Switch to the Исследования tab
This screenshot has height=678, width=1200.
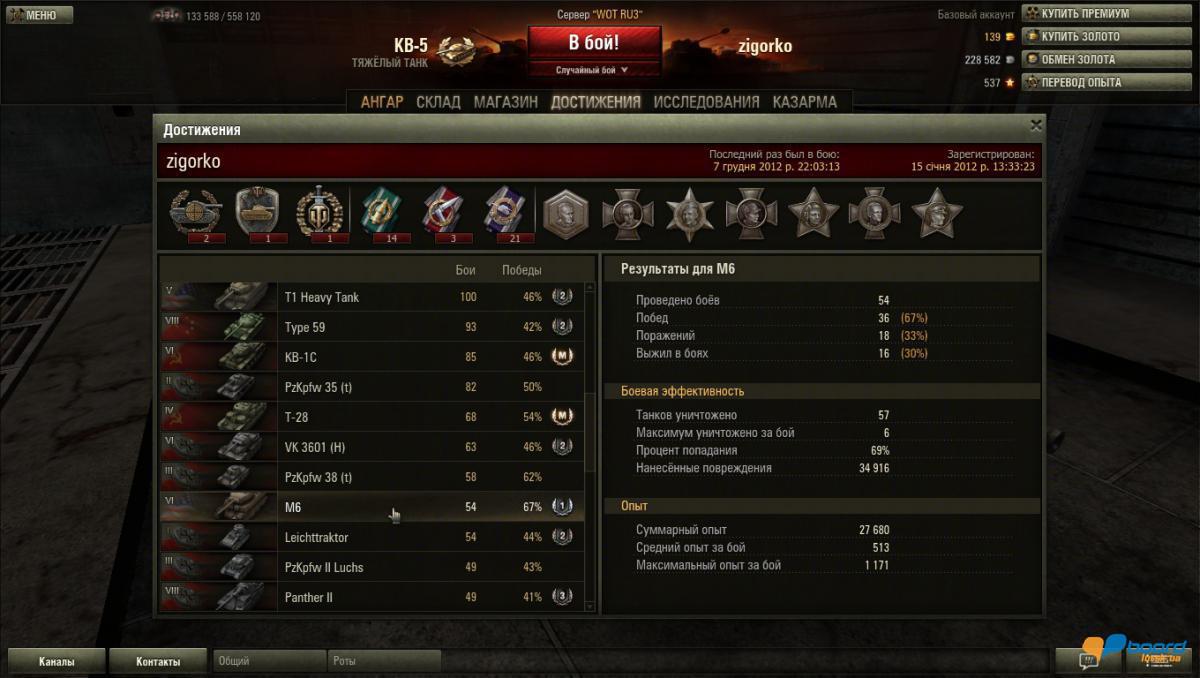coord(706,102)
